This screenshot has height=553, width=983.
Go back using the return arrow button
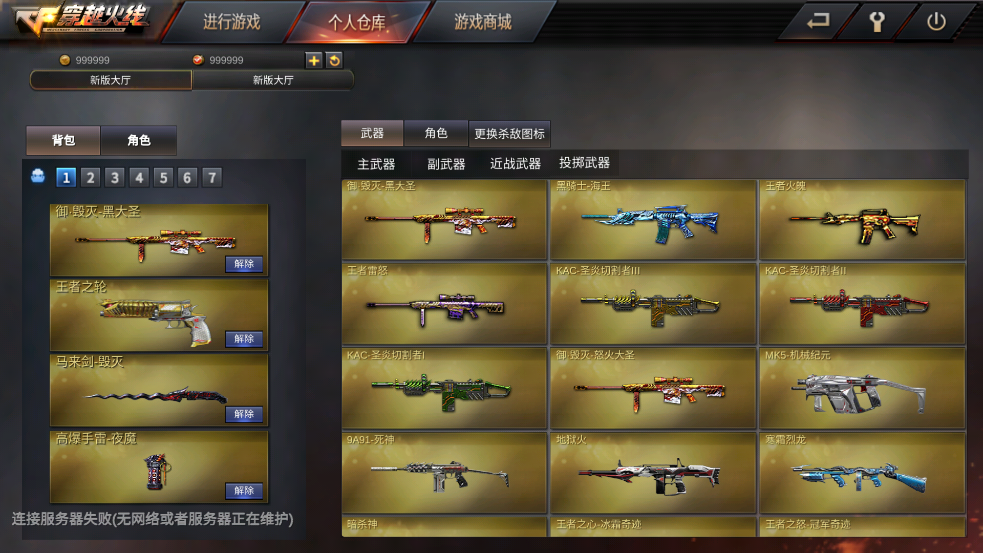[818, 22]
